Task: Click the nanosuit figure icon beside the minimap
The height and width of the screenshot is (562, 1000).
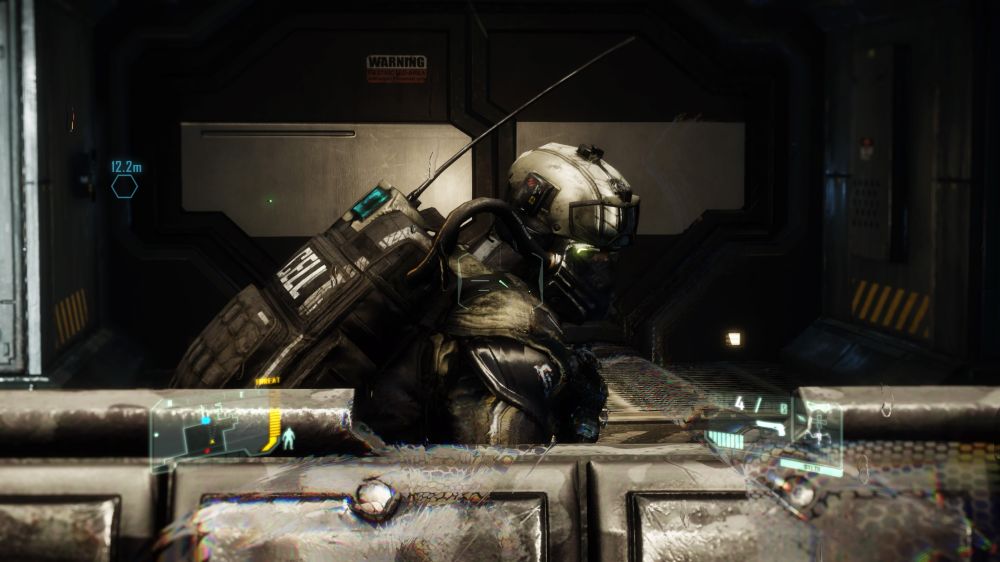Action: [289, 438]
